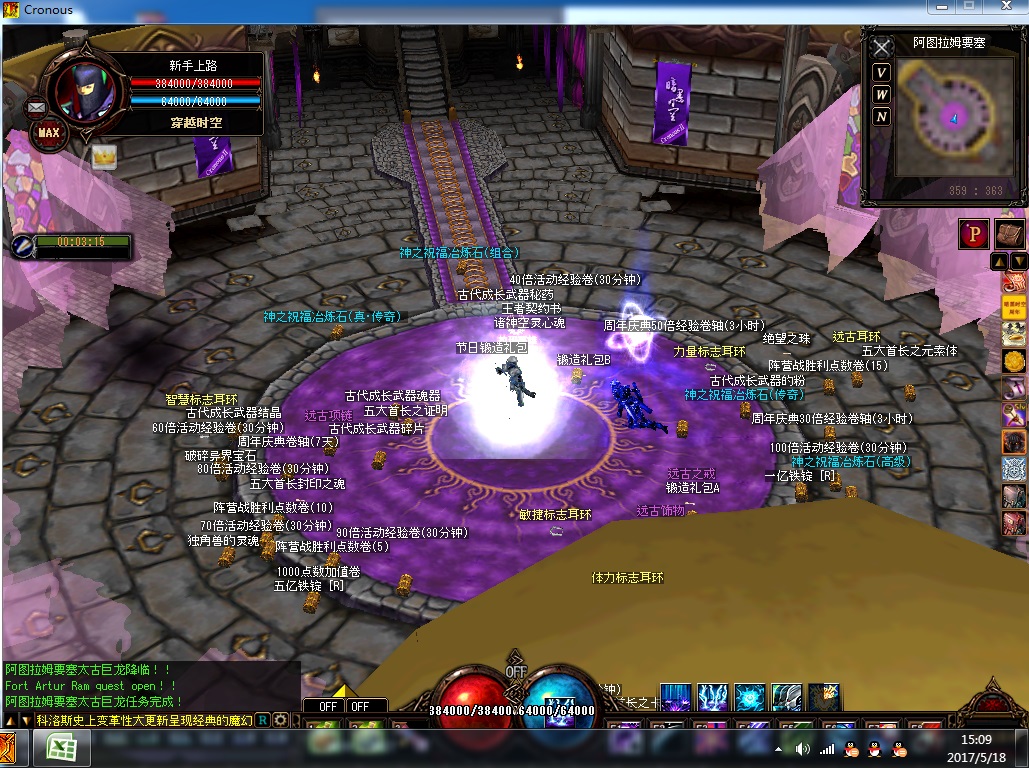Click the round MAX badge button
Screen dimensions: 1029x768
tap(47, 131)
